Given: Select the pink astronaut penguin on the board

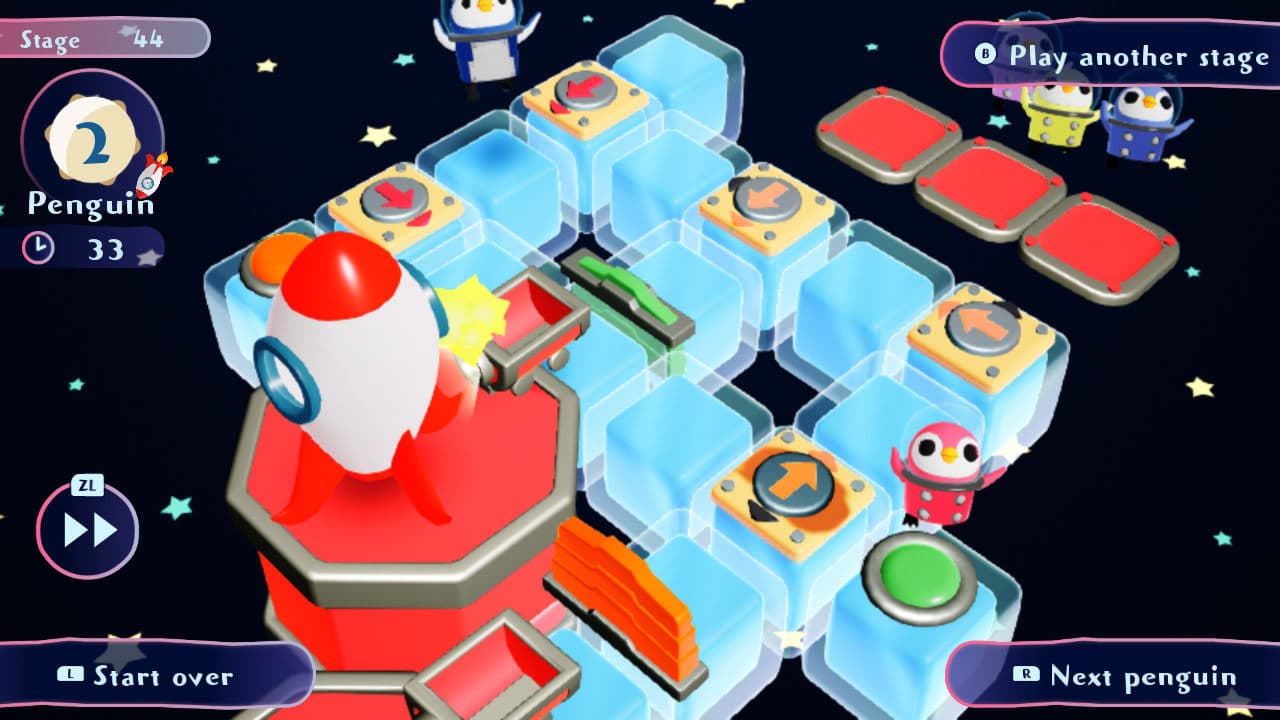Looking at the screenshot, I should click(935, 470).
